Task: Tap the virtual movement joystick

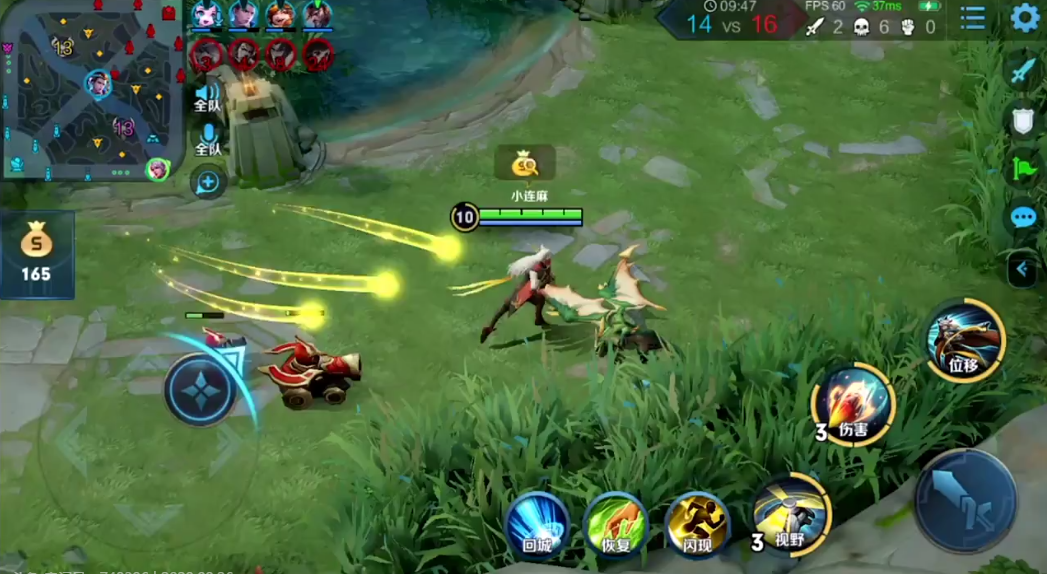Action: 200,390
